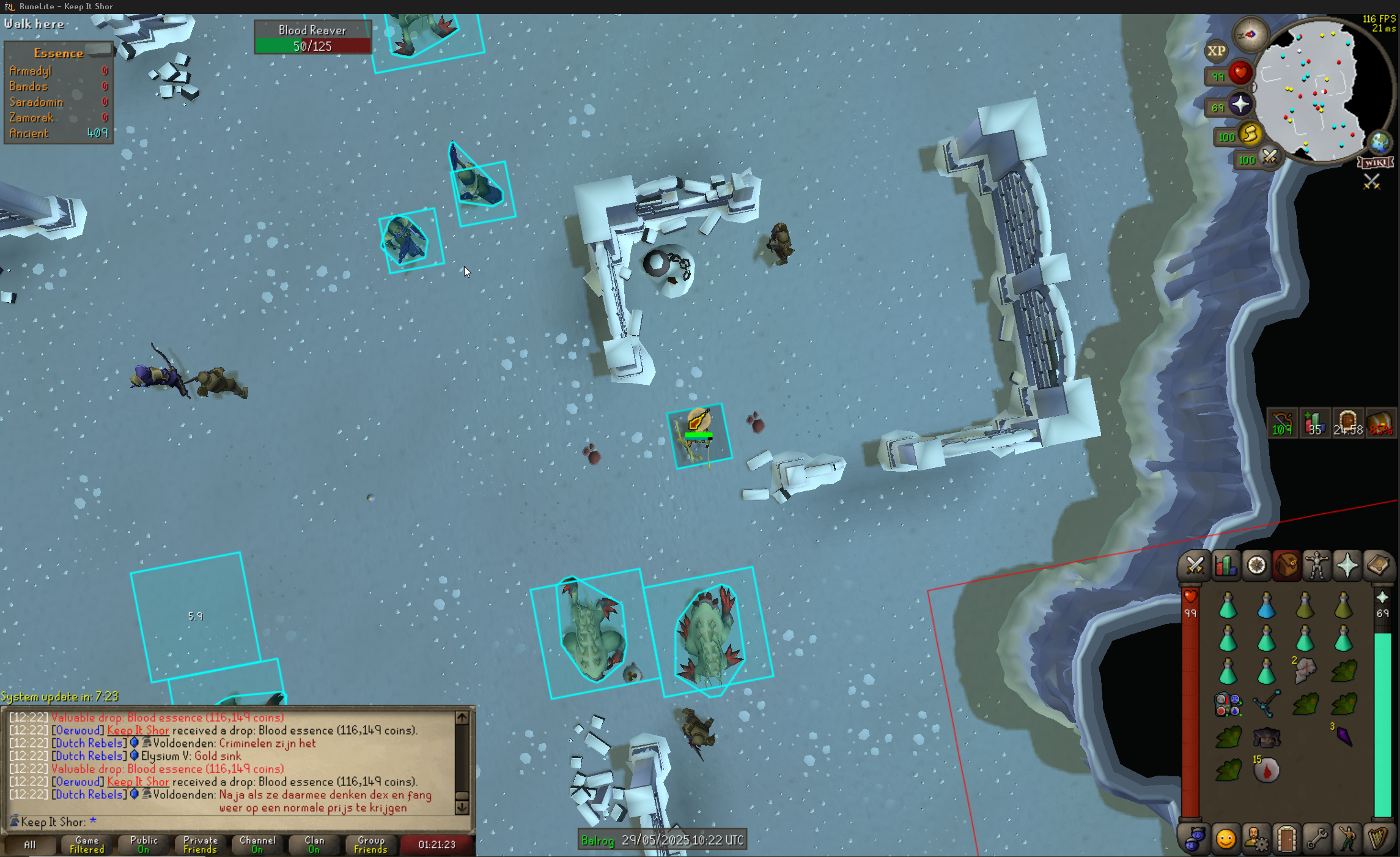The image size is (1400, 857).
Task: Open the Worn Equipment tab
Action: tap(1317, 566)
